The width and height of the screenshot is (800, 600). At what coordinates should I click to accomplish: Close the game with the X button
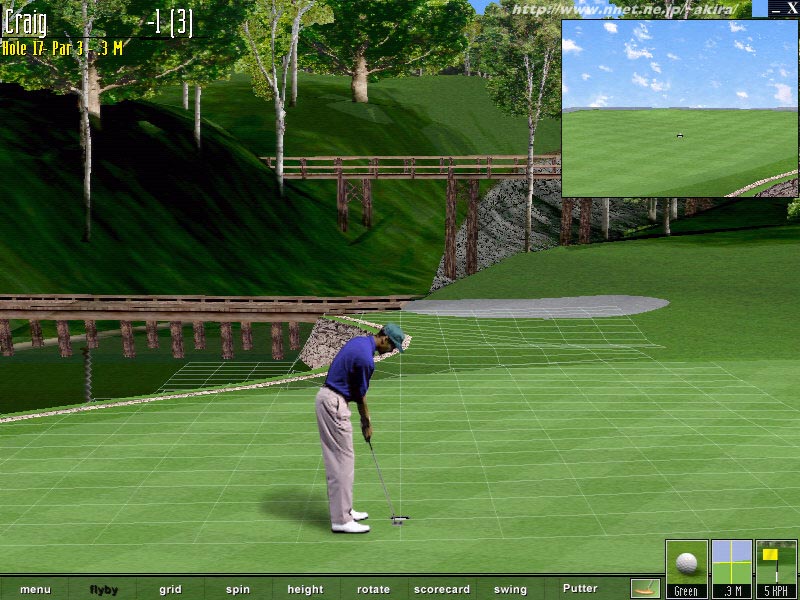(x=791, y=8)
